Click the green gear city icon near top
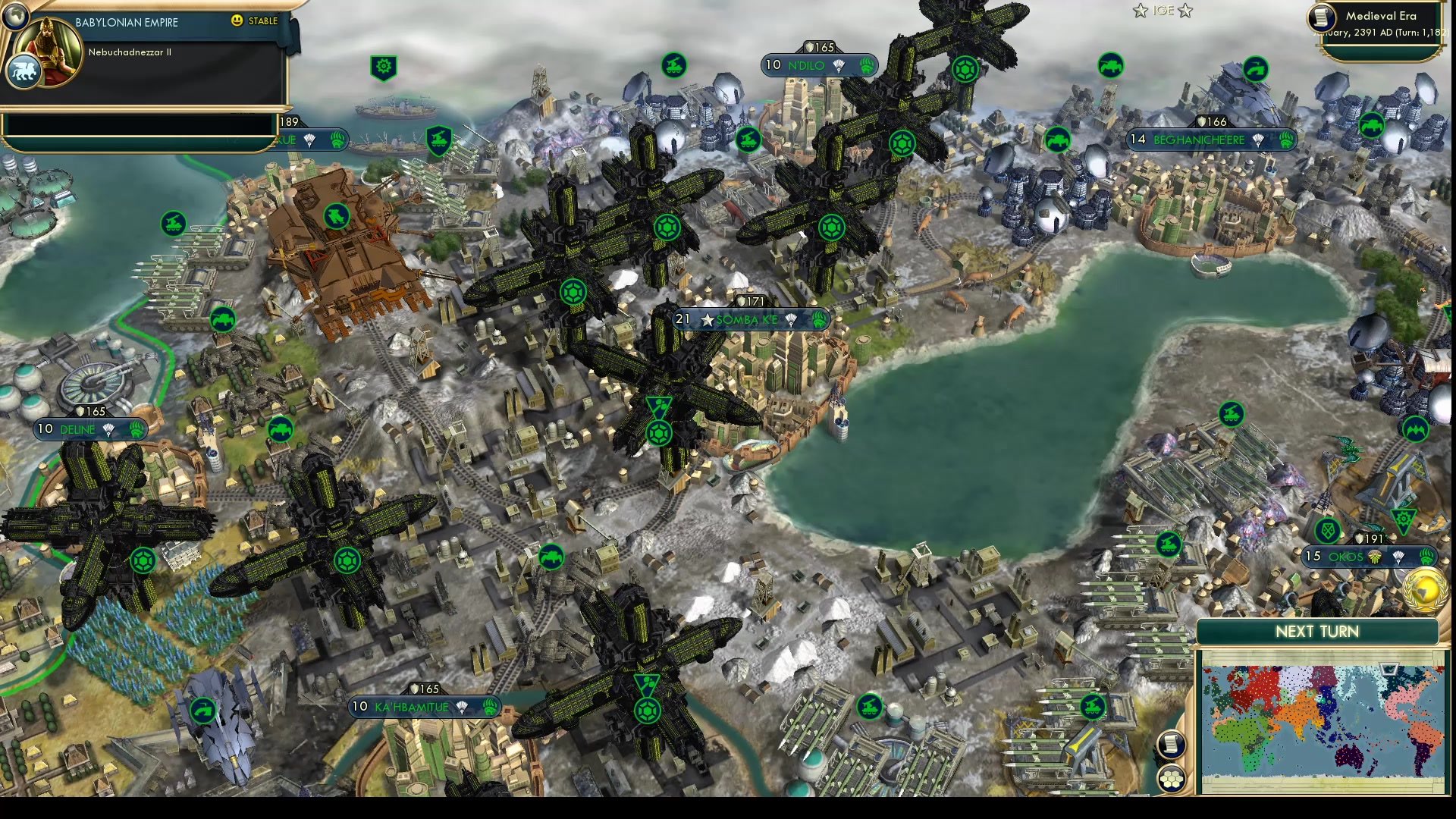Screen dimensions: 1456x819 pyautogui.click(x=383, y=67)
